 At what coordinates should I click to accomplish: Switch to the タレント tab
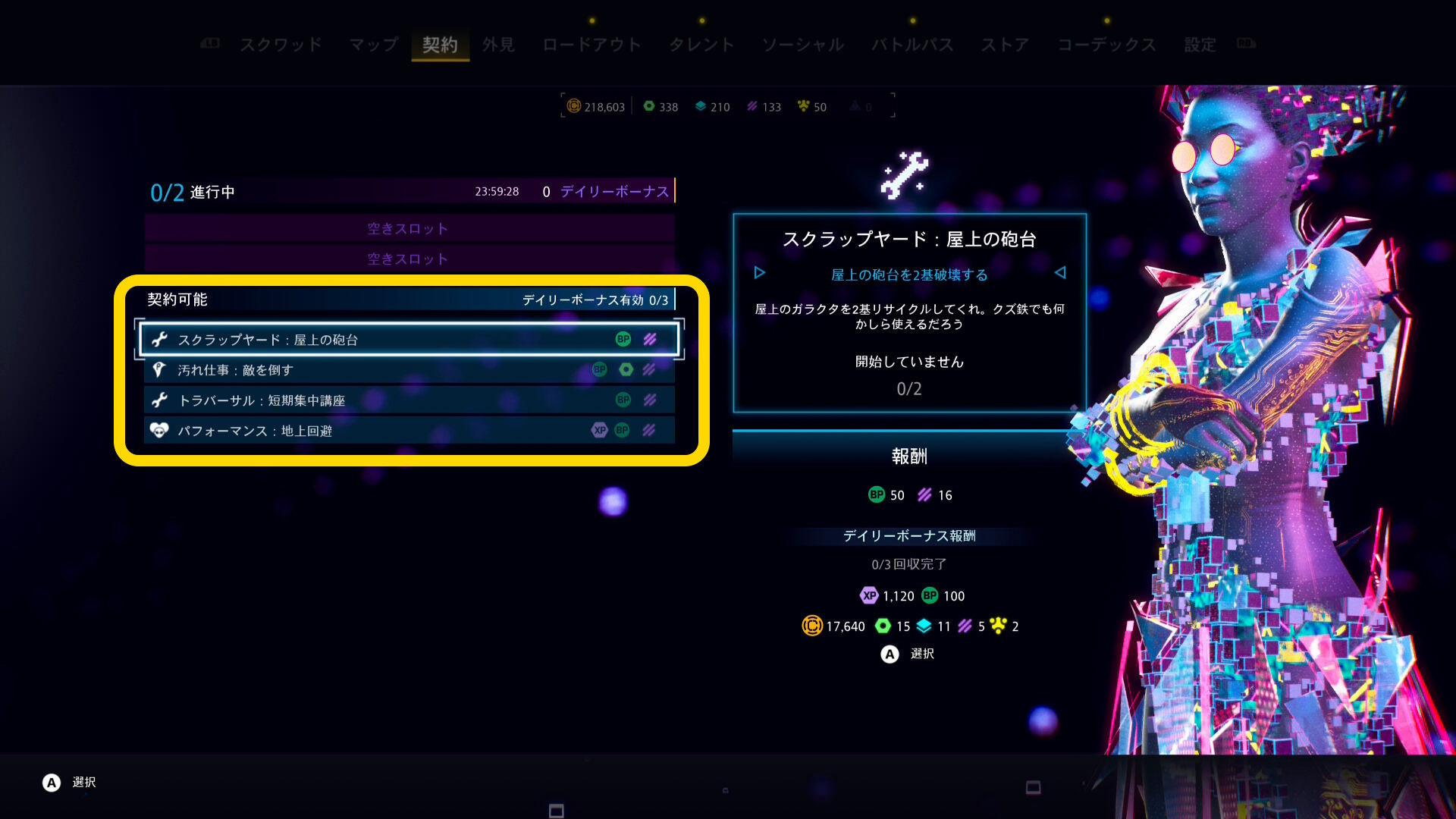tap(701, 45)
